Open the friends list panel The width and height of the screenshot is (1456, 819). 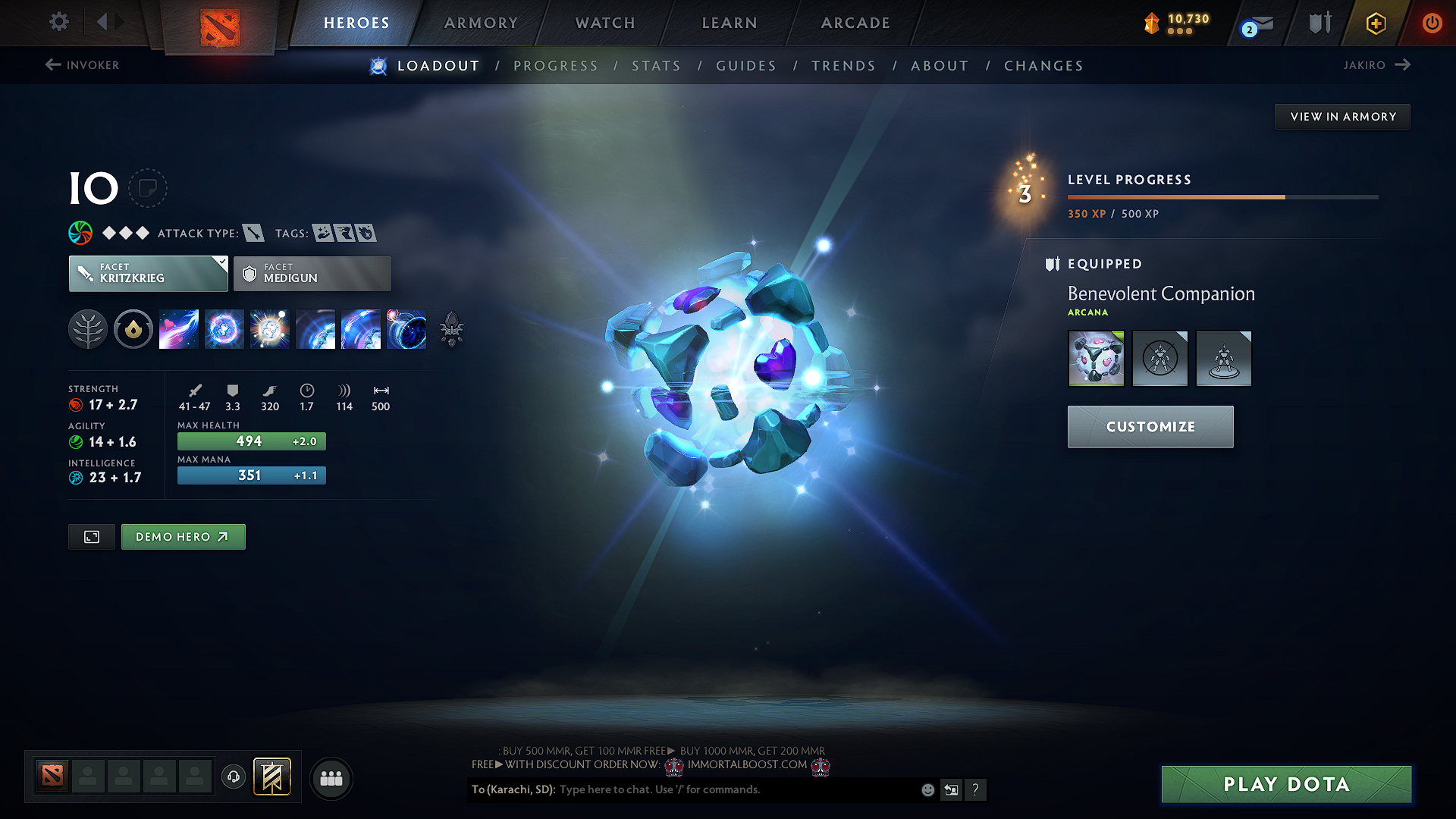[331, 778]
